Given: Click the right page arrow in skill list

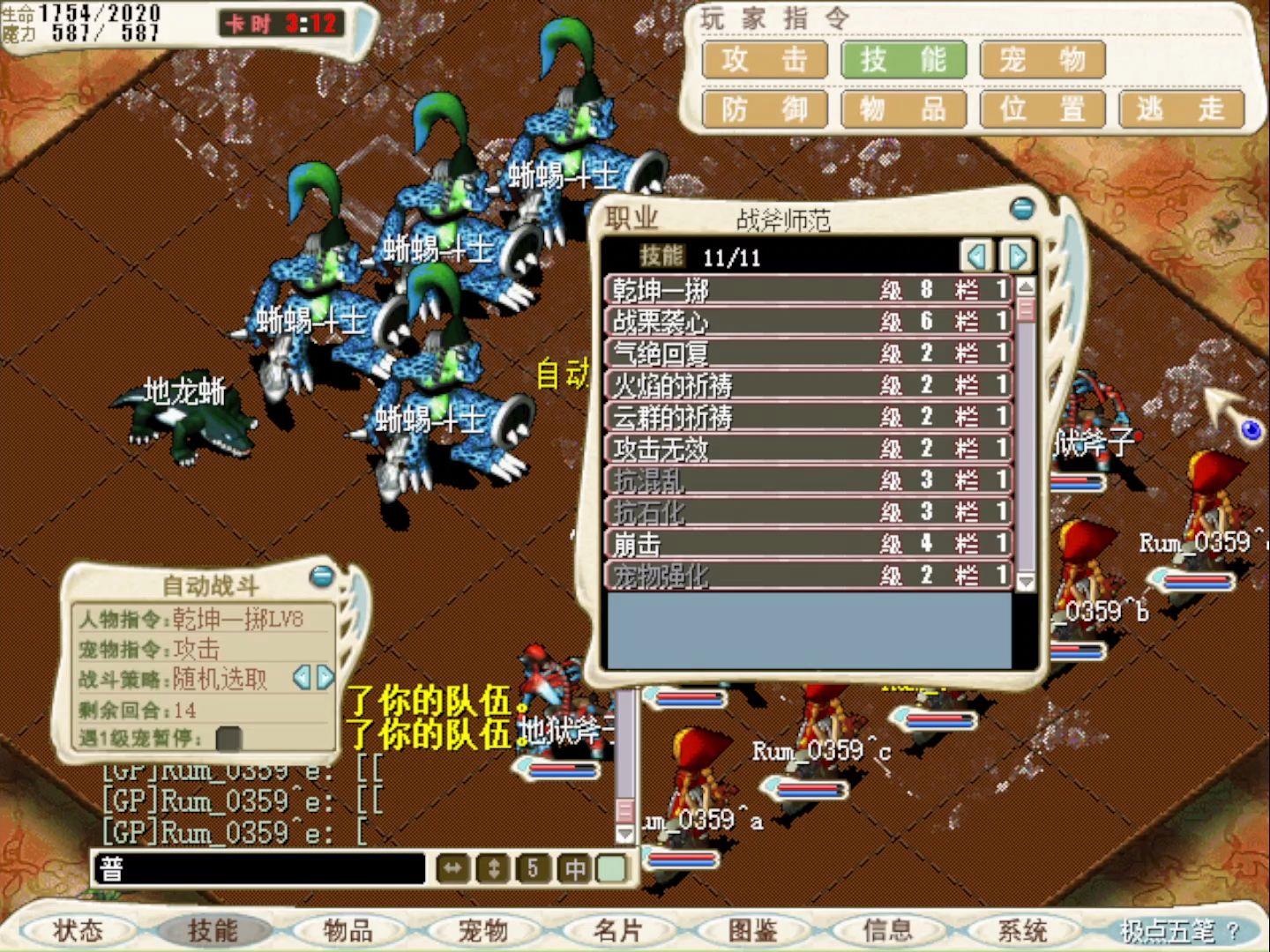Looking at the screenshot, I should tap(1016, 257).
